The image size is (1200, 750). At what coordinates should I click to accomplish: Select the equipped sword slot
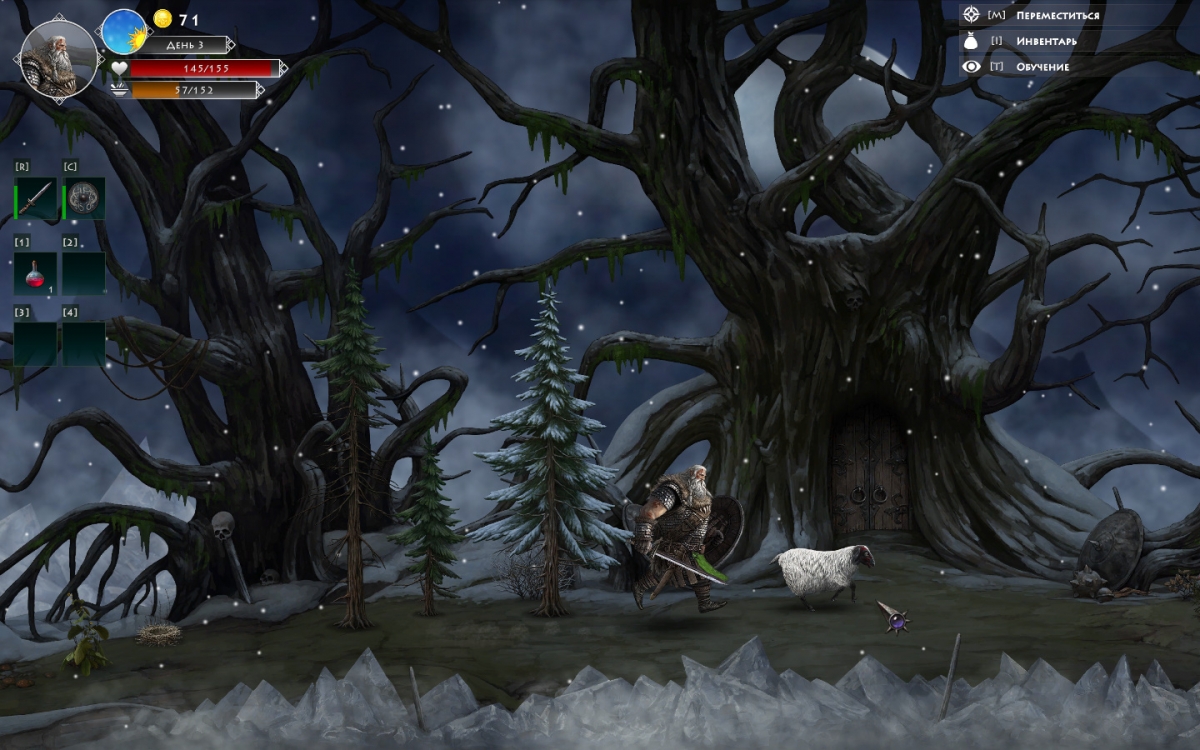tap(36, 199)
